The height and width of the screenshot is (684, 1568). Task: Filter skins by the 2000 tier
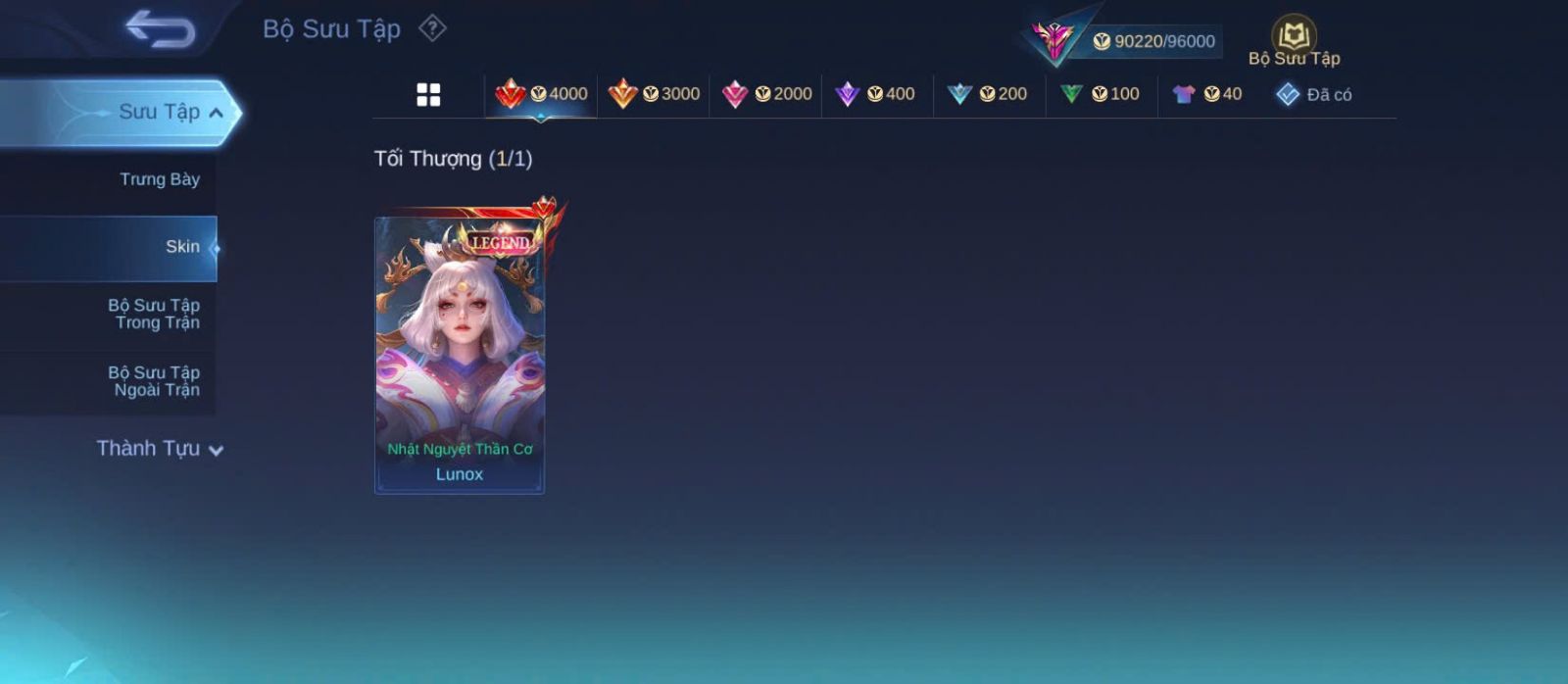(x=766, y=94)
